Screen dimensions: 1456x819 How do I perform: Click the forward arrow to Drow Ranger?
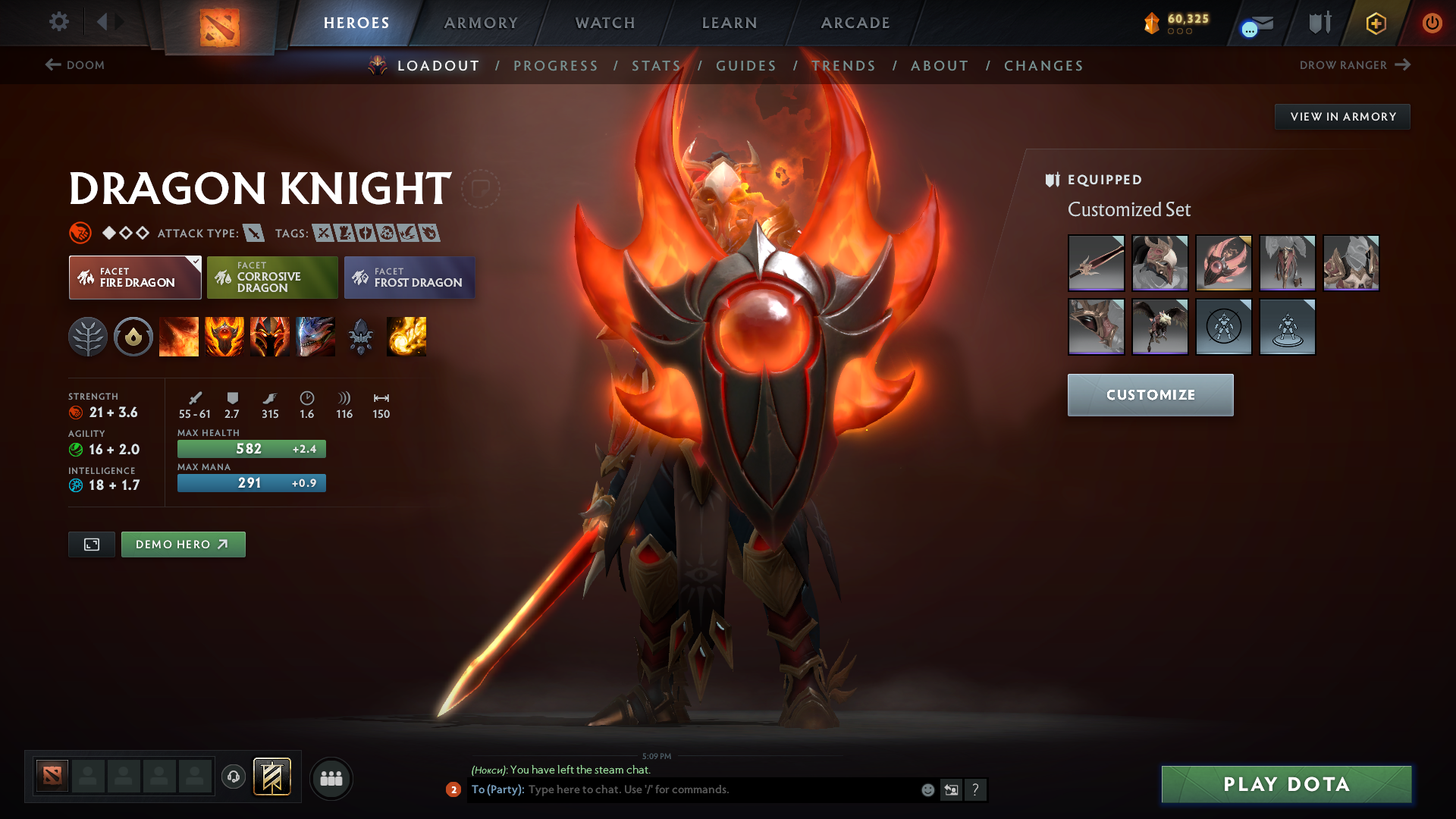click(1404, 65)
